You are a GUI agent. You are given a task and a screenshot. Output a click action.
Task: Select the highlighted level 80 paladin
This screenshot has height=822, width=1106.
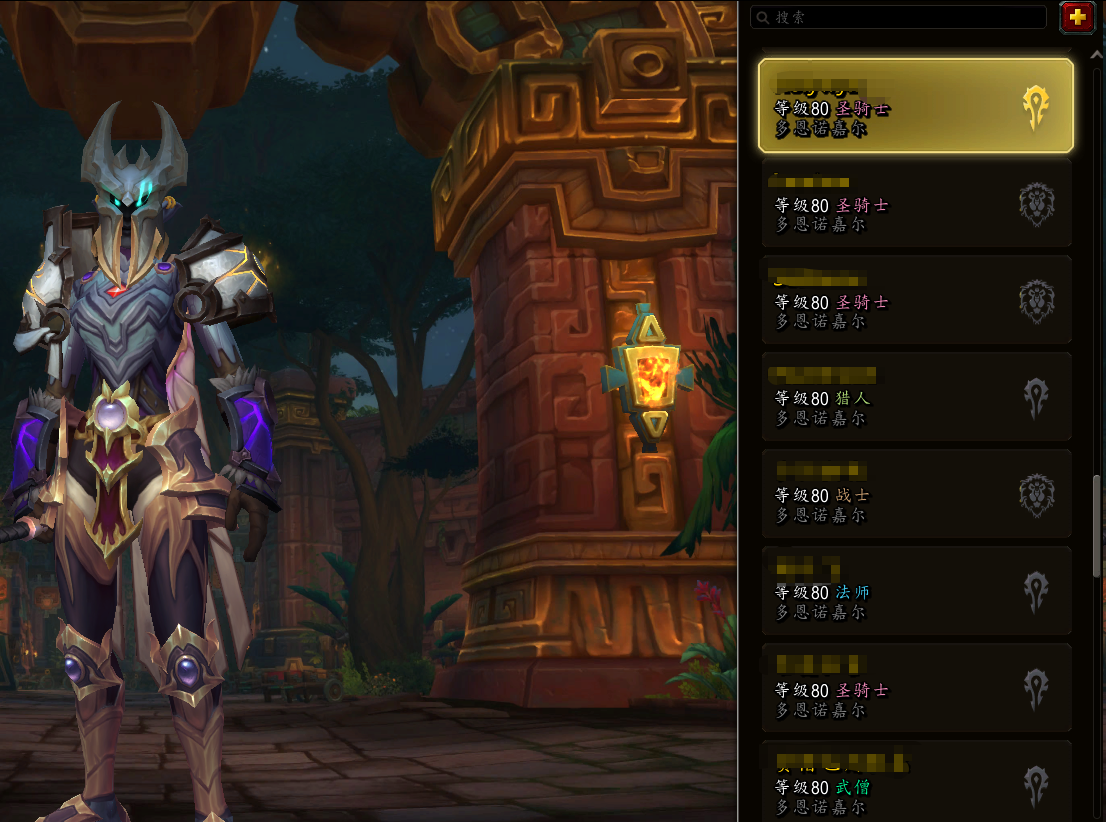pos(915,105)
